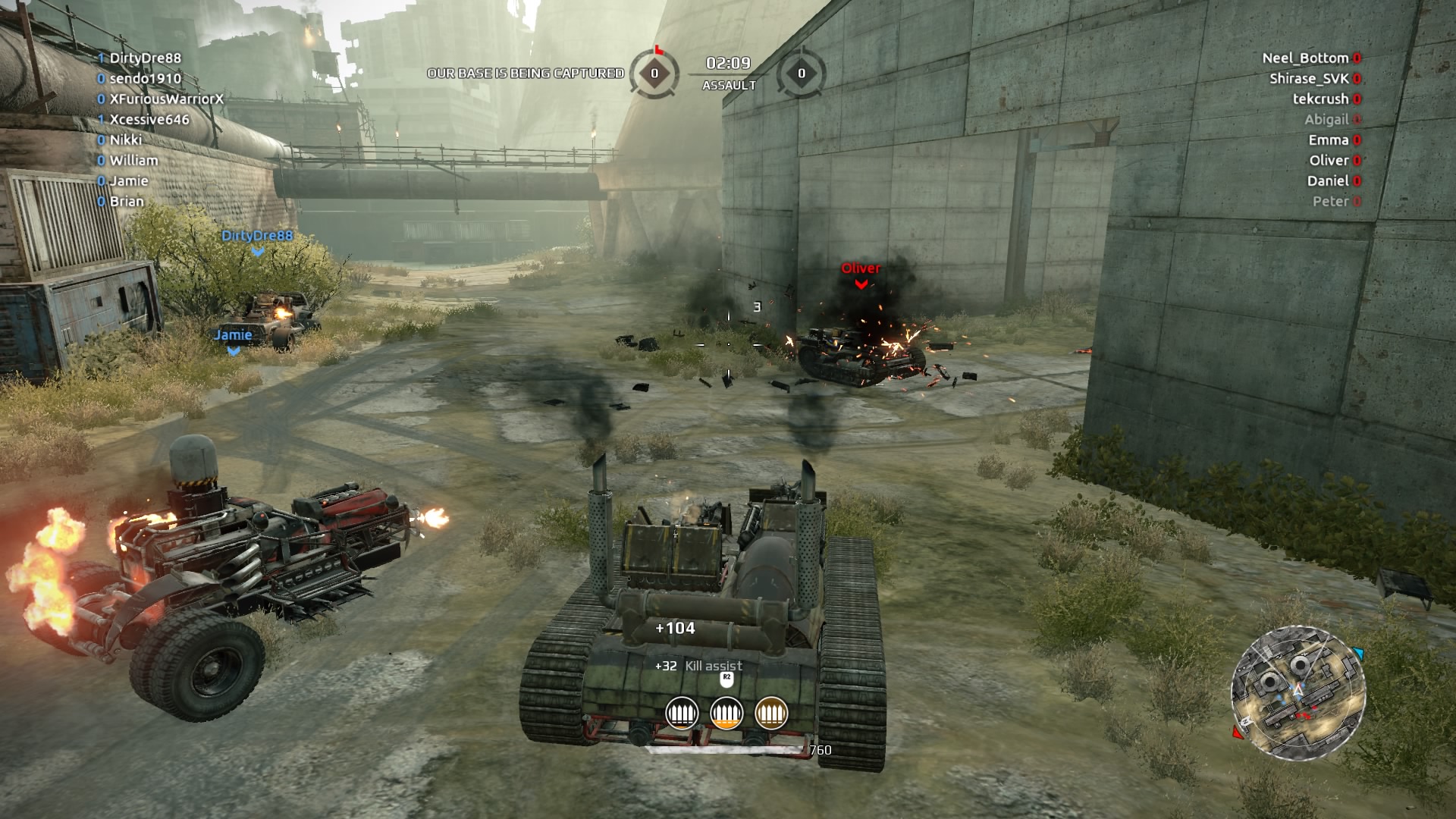Viewport: 1456px width, 819px height.
Task: Select tekcrush in the enemy roster
Action: (x=1320, y=99)
